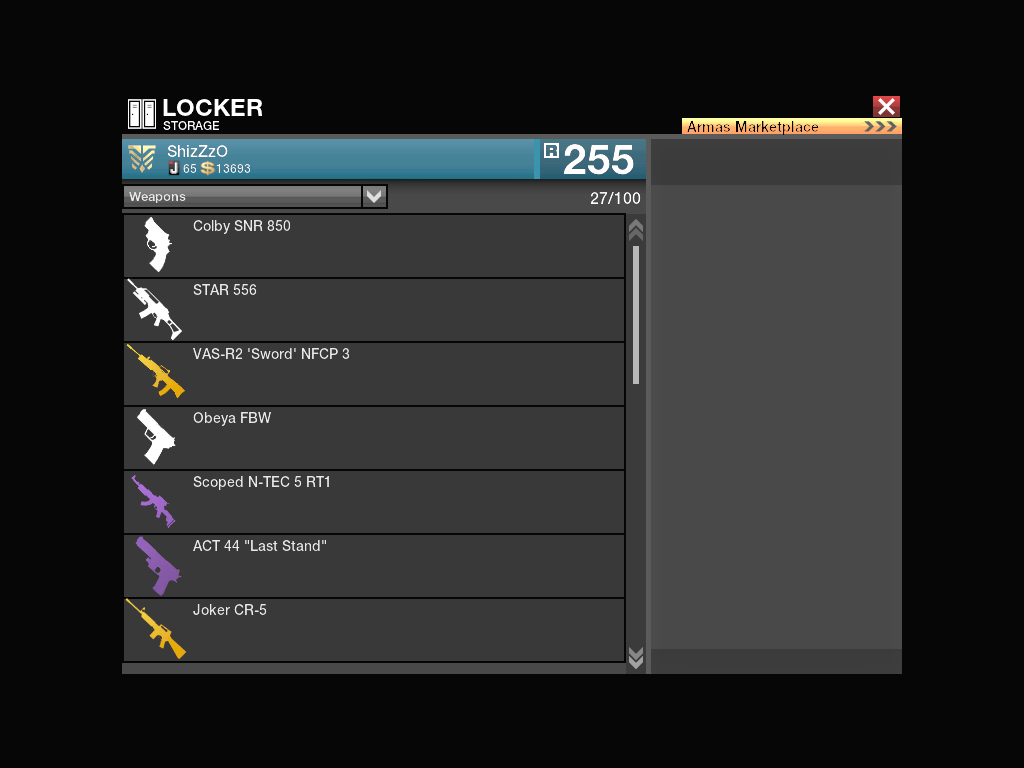Open the Weapons category dropdown
The height and width of the screenshot is (768, 1024).
tap(374, 197)
